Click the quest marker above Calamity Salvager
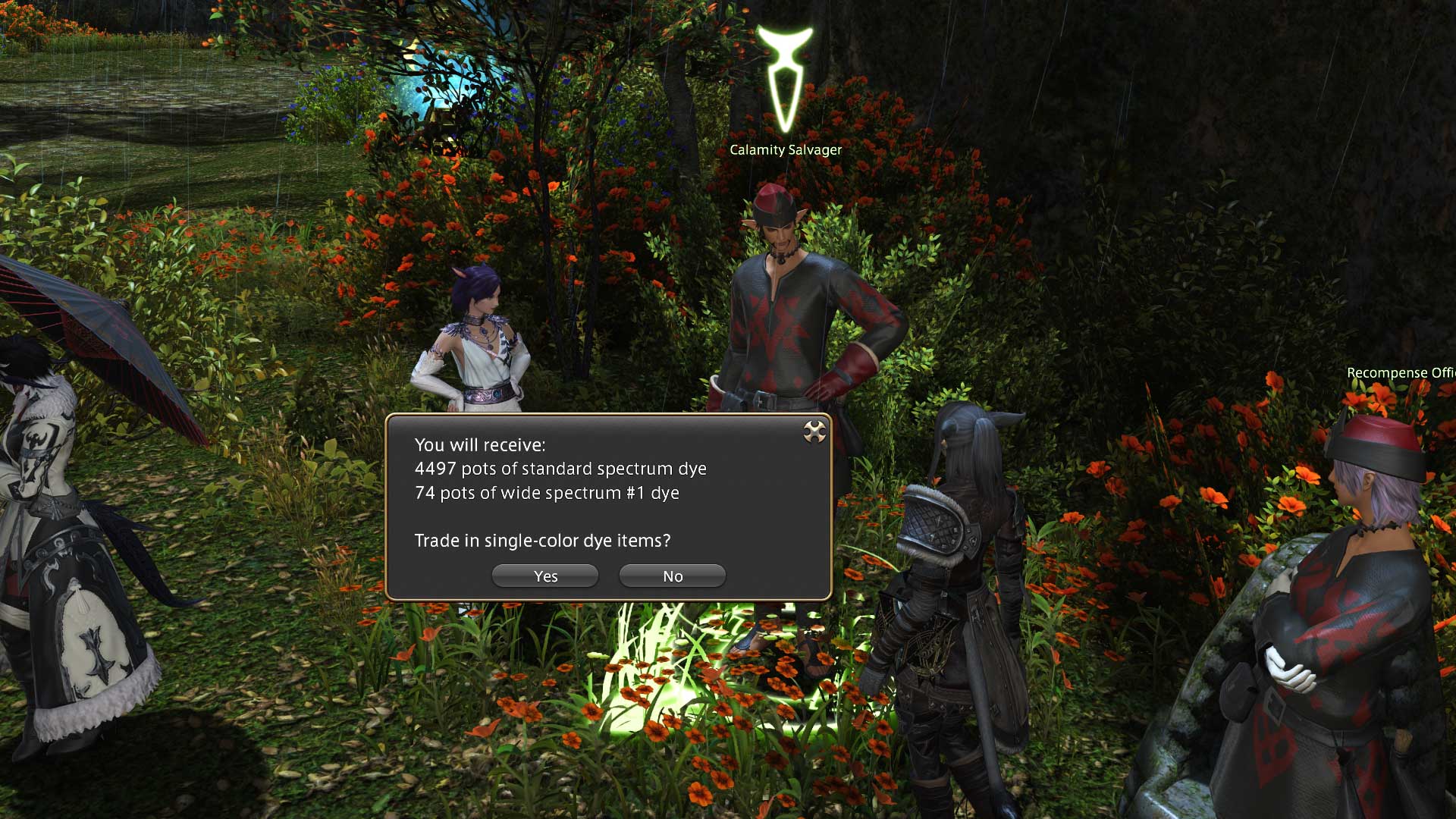The image size is (1456, 819). [x=786, y=72]
